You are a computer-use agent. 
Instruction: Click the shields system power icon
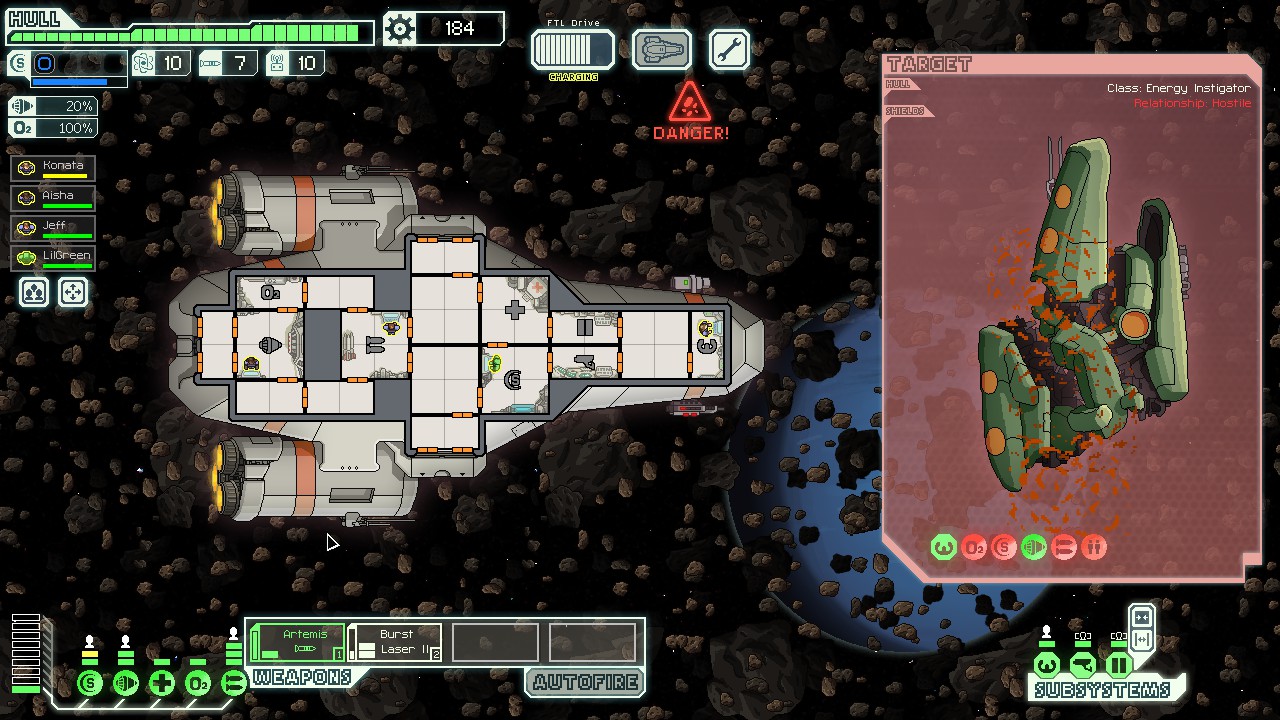(x=90, y=684)
